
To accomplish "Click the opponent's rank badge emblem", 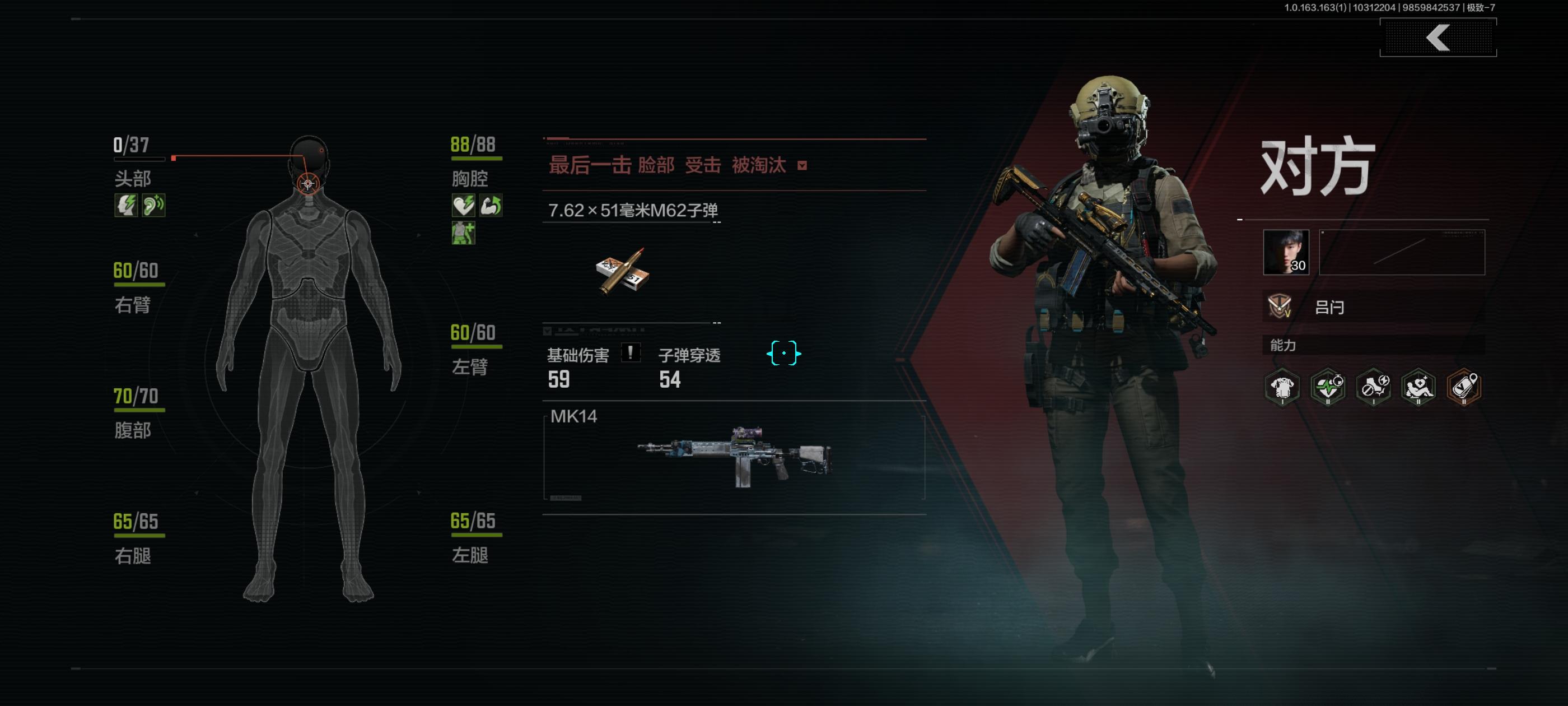I will point(1280,306).
